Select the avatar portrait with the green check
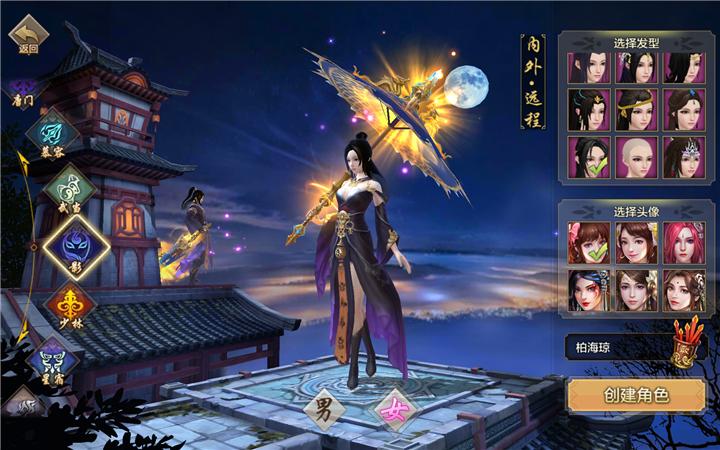This screenshot has height=450, width=720. [x=587, y=241]
